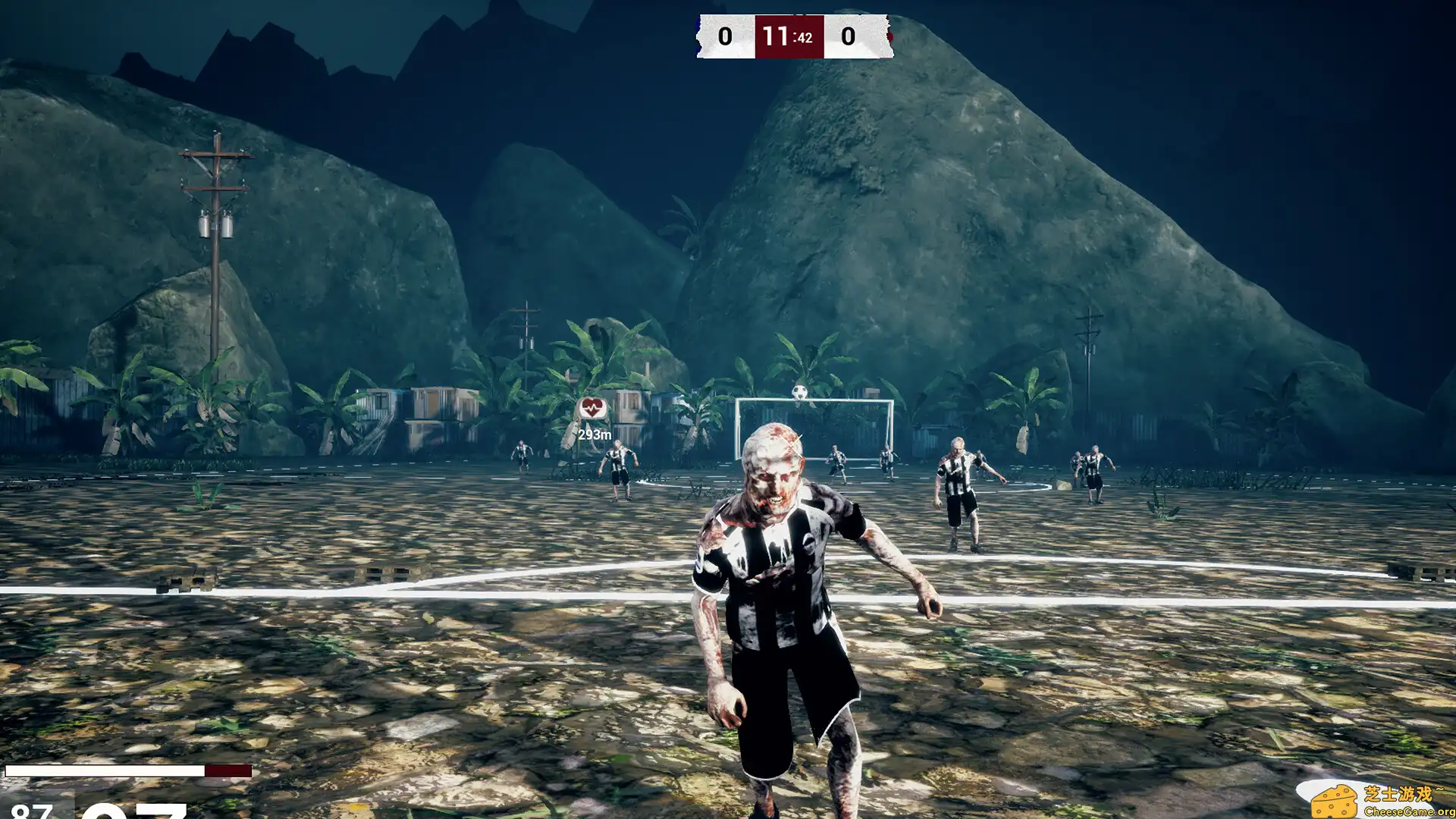Click the goal net in the distance
1456x819 pixels.
click(827, 428)
